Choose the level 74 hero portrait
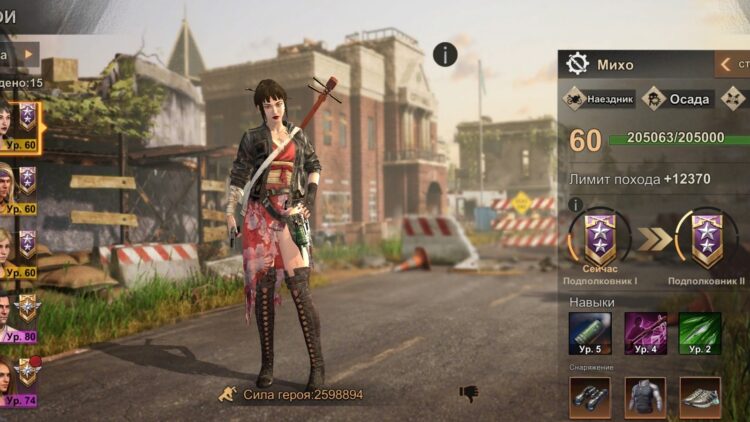The width and height of the screenshot is (750, 422). pos(18,379)
